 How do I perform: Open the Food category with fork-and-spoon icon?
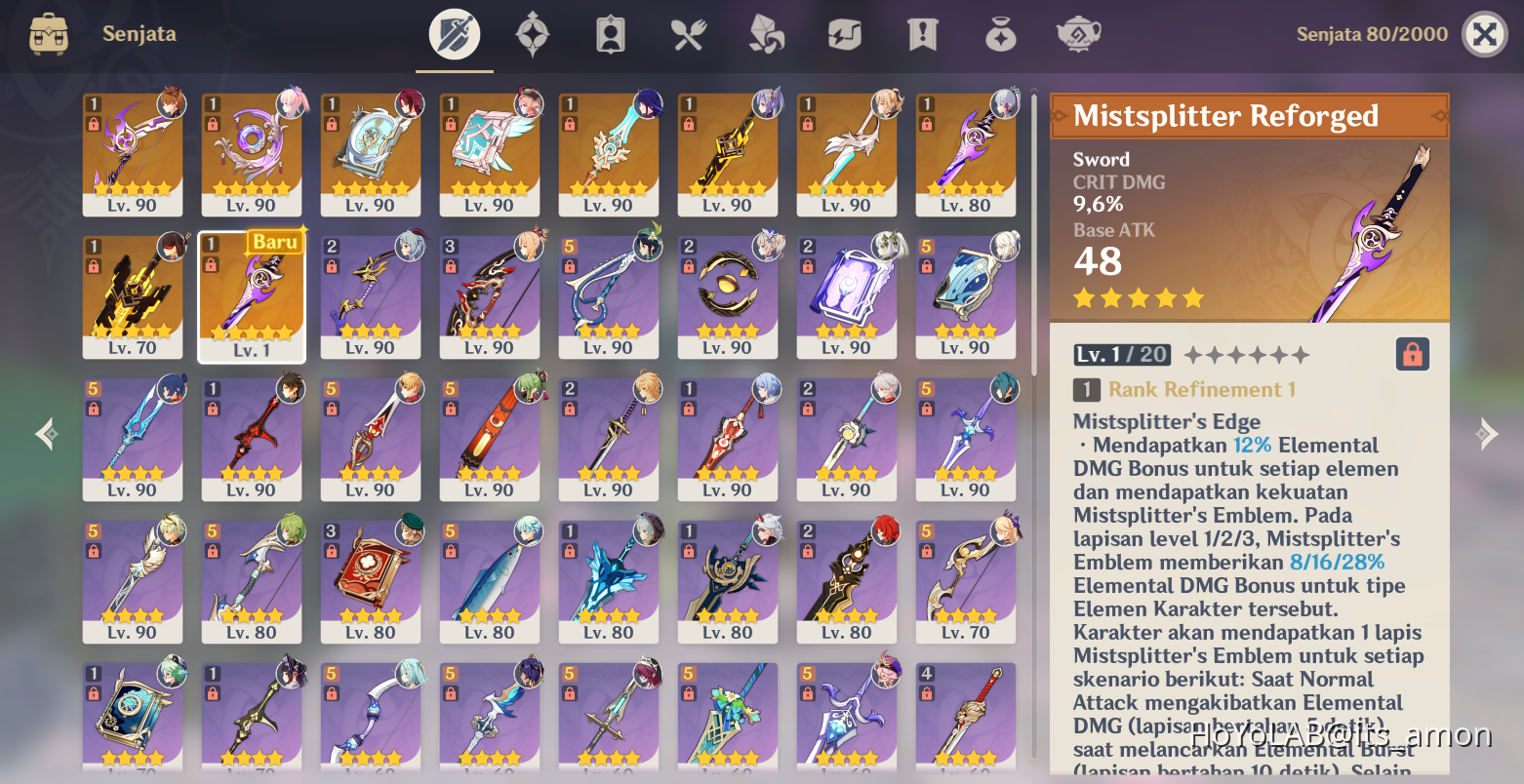(688, 33)
